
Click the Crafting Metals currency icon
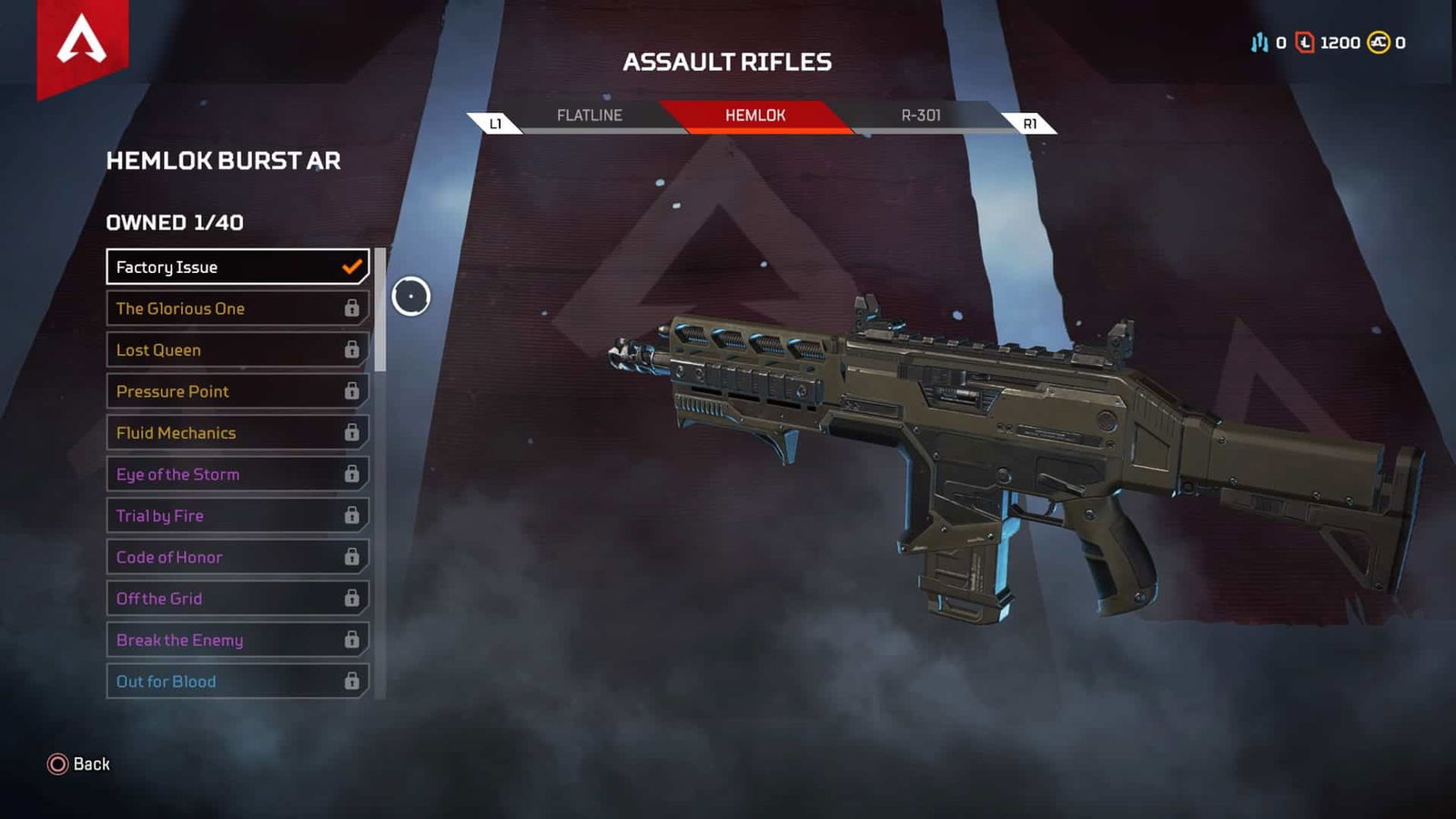(x=1260, y=42)
